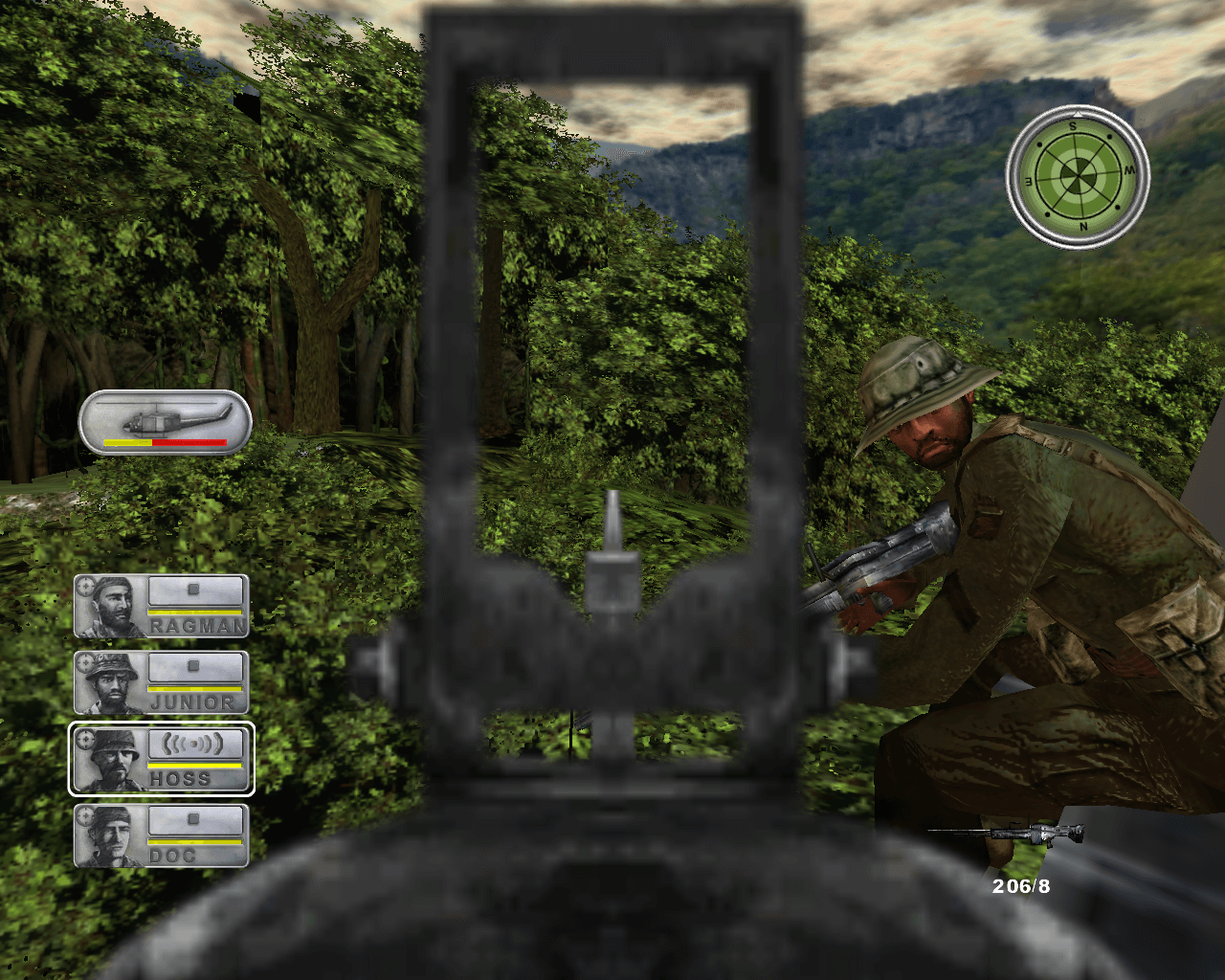The width and height of the screenshot is (1225, 980).
Task: Select the helicopter status icon
Action: pyautogui.click(x=165, y=422)
